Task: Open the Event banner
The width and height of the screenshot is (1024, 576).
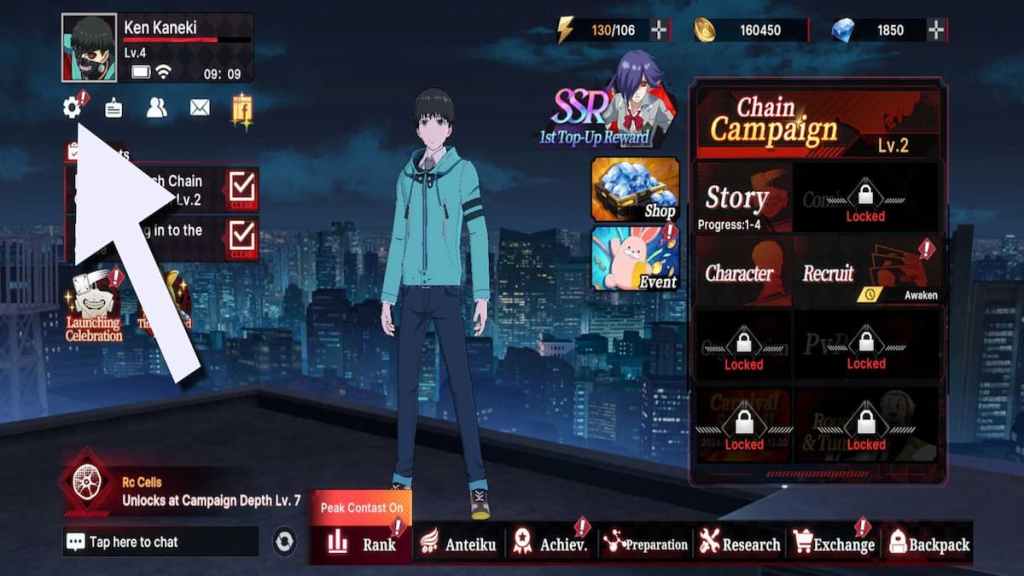Action: tap(634, 258)
